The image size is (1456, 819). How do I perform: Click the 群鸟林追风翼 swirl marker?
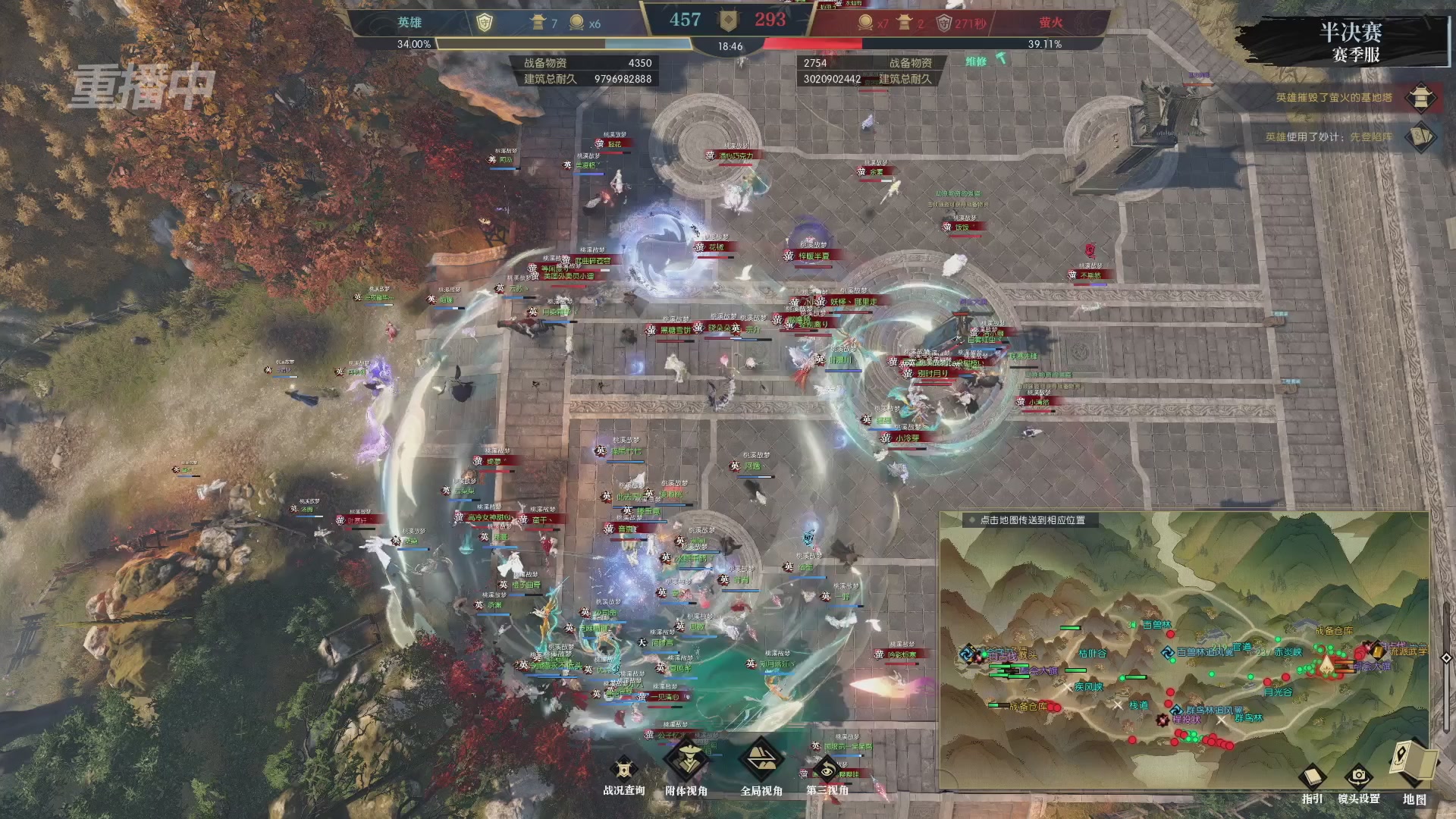click(x=1175, y=710)
